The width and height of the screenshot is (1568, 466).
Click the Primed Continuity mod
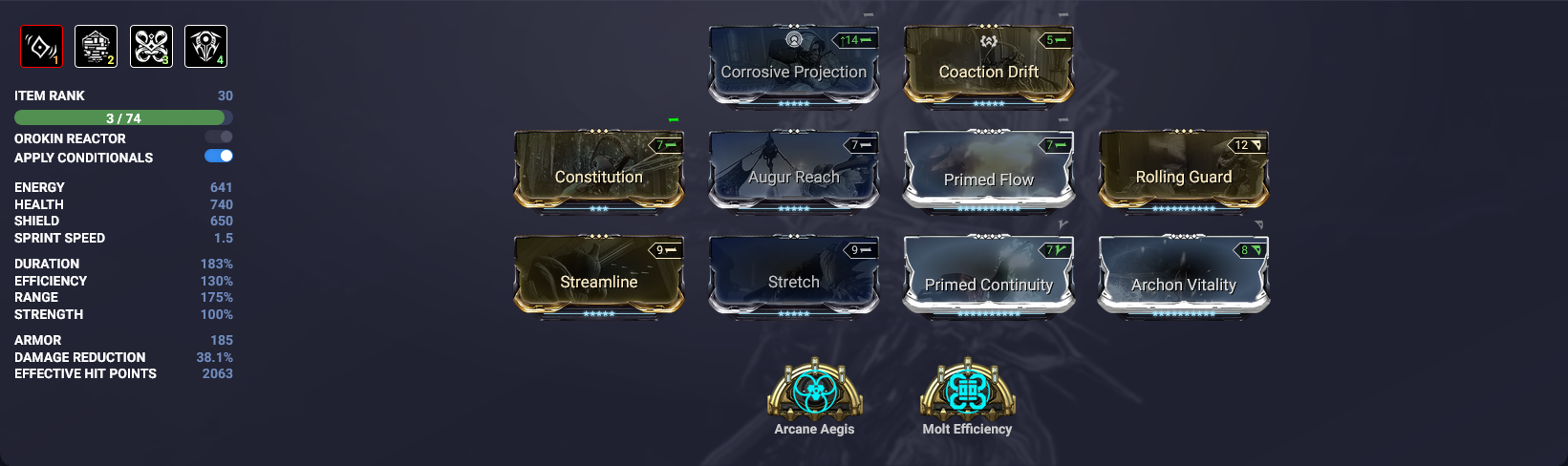click(x=988, y=277)
